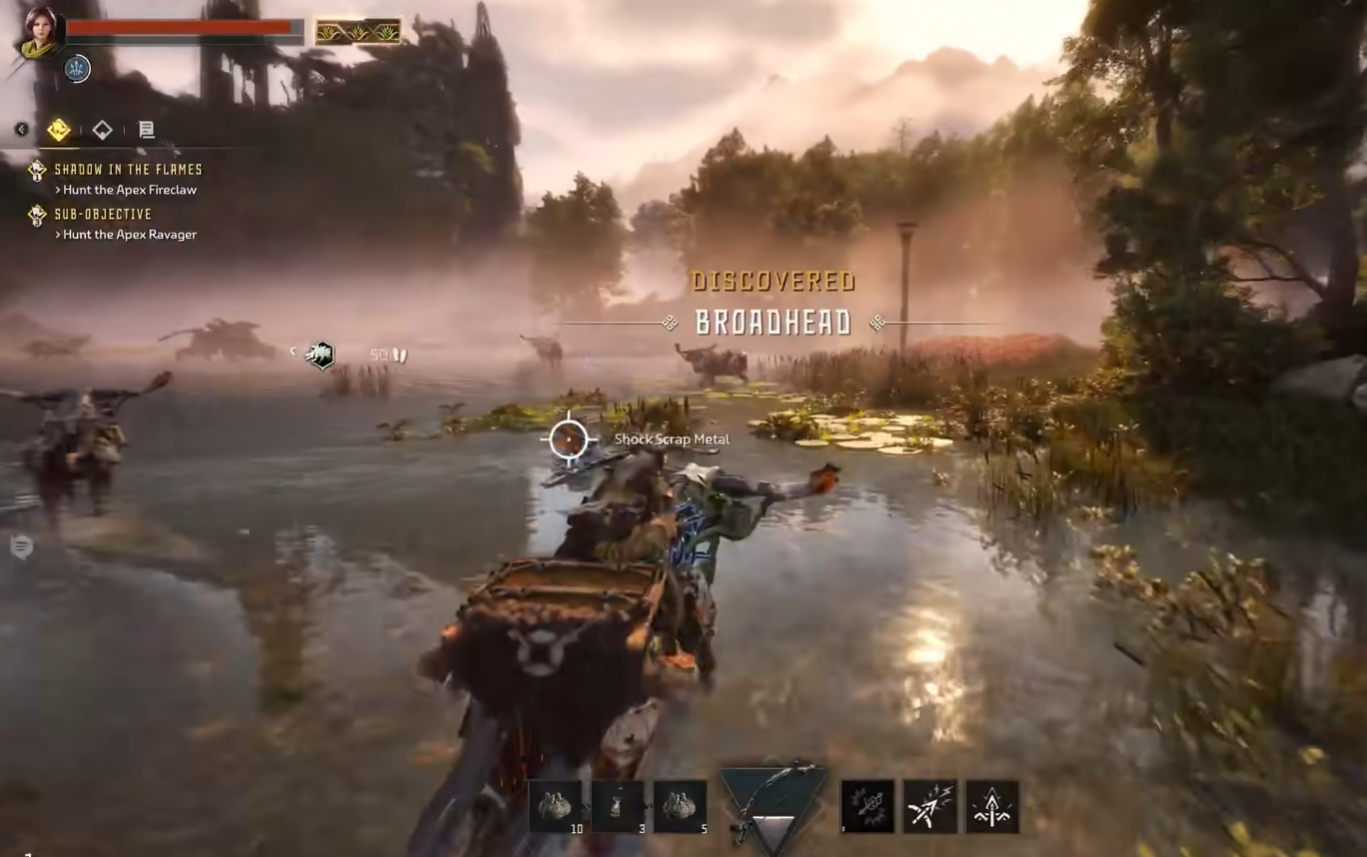Open the white diamond tracker tab
Viewport: 1367px width, 857px height.
coord(102,129)
